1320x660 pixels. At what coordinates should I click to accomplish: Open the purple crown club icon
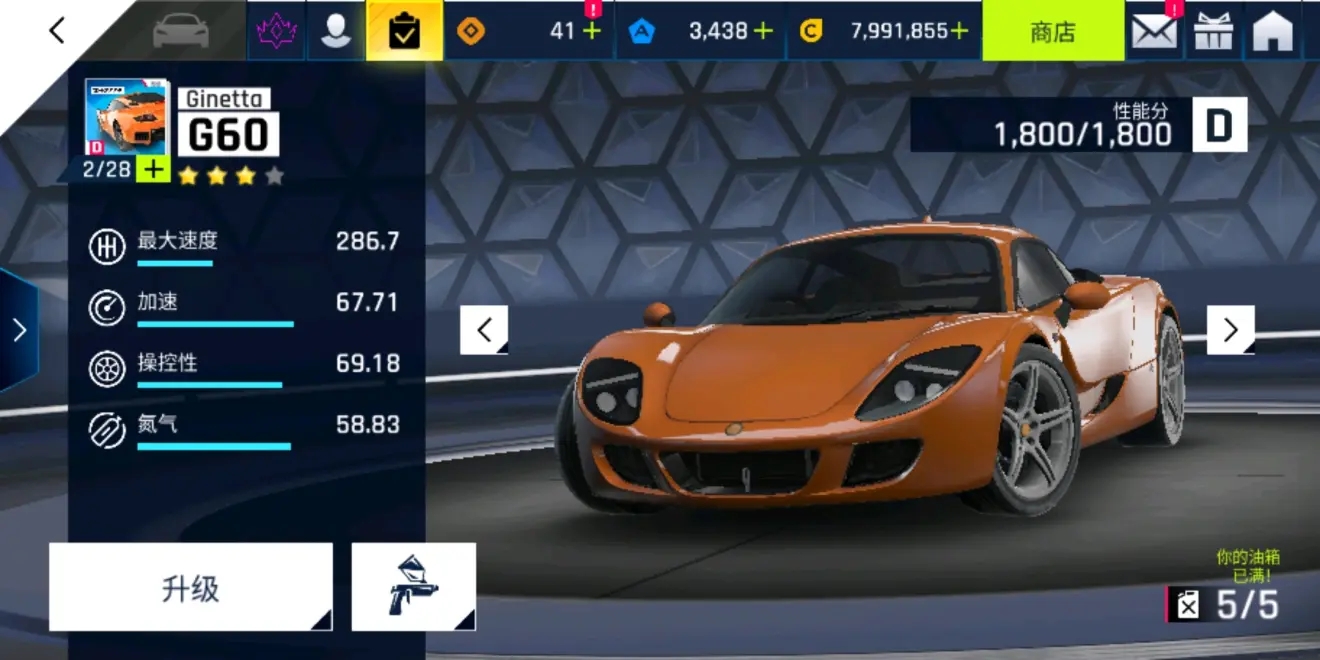coord(276,31)
